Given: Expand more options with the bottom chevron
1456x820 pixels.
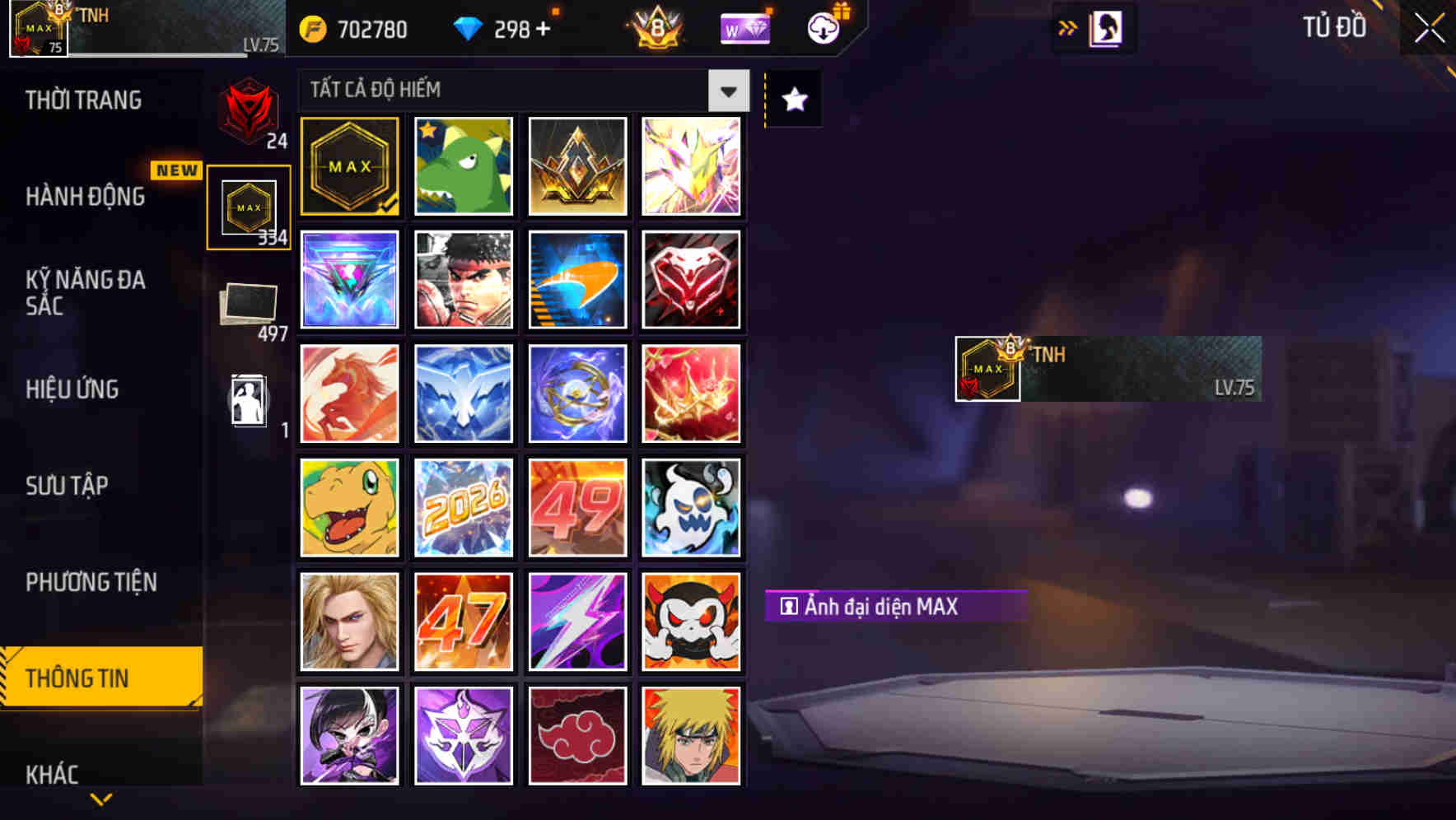Looking at the screenshot, I should [102, 800].
